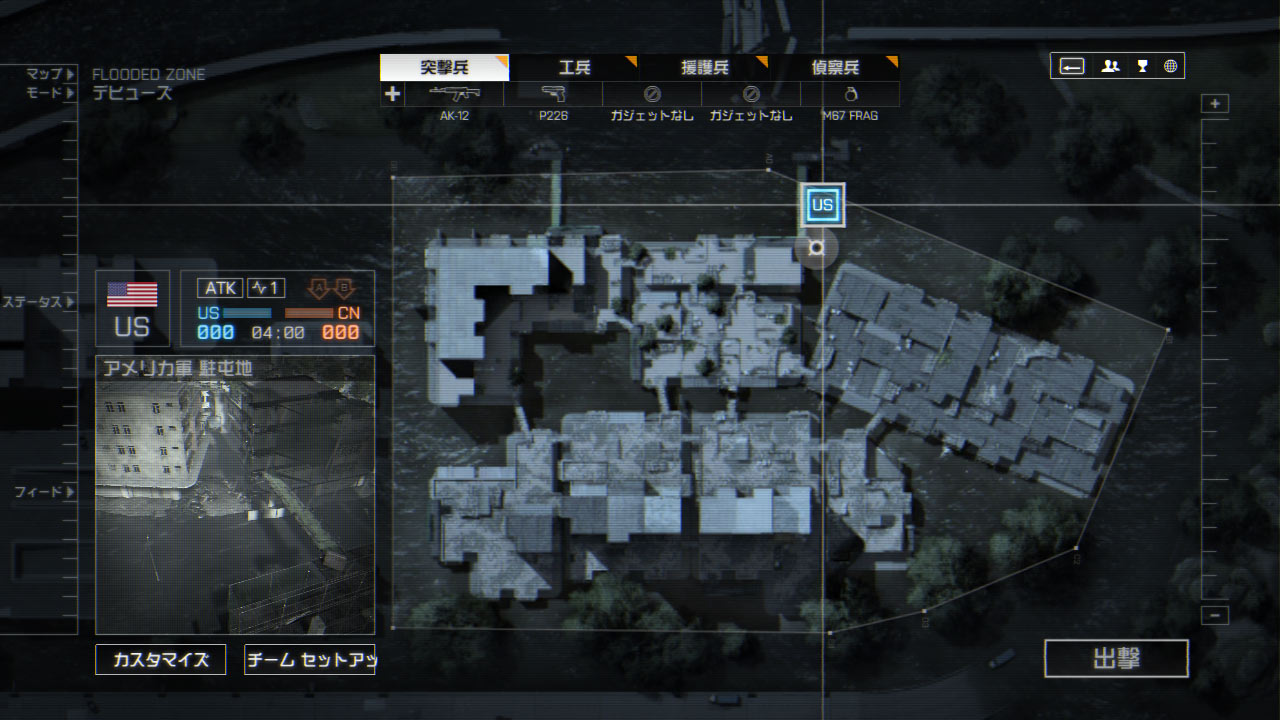Zoom out the map with minus button
1280x720 pixels.
(1215, 616)
